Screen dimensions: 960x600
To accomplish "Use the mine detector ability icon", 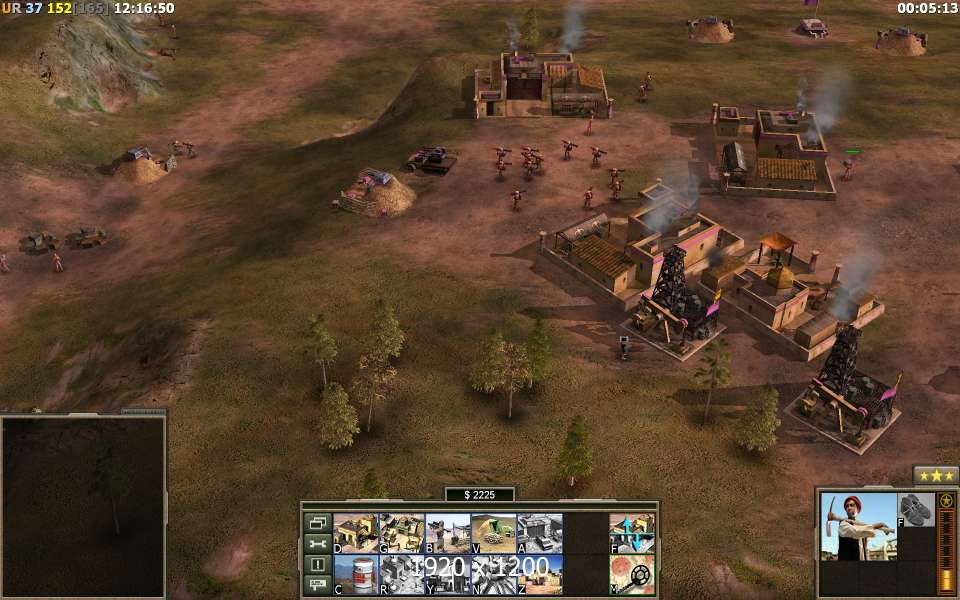I will tap(632, 574).
